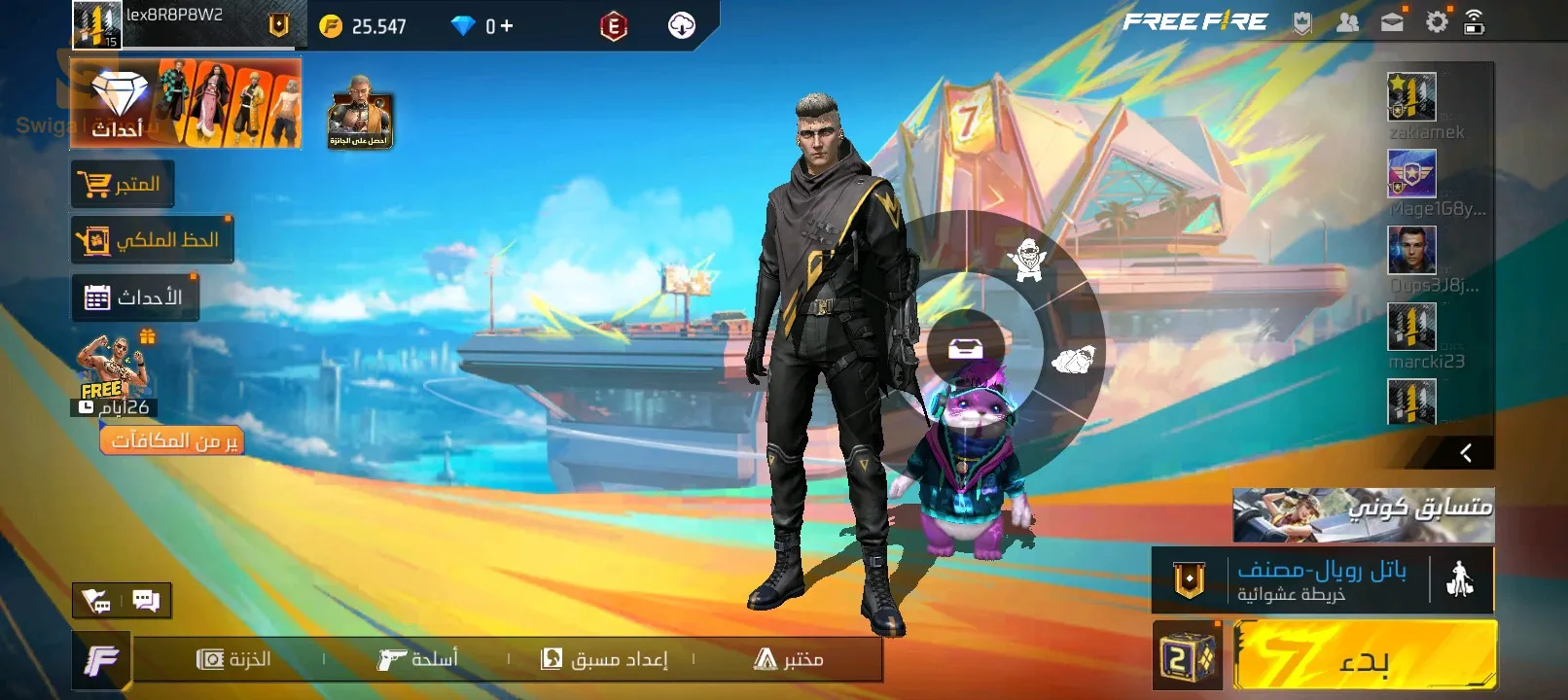Open the settings gear icon

coord(1436,21)
